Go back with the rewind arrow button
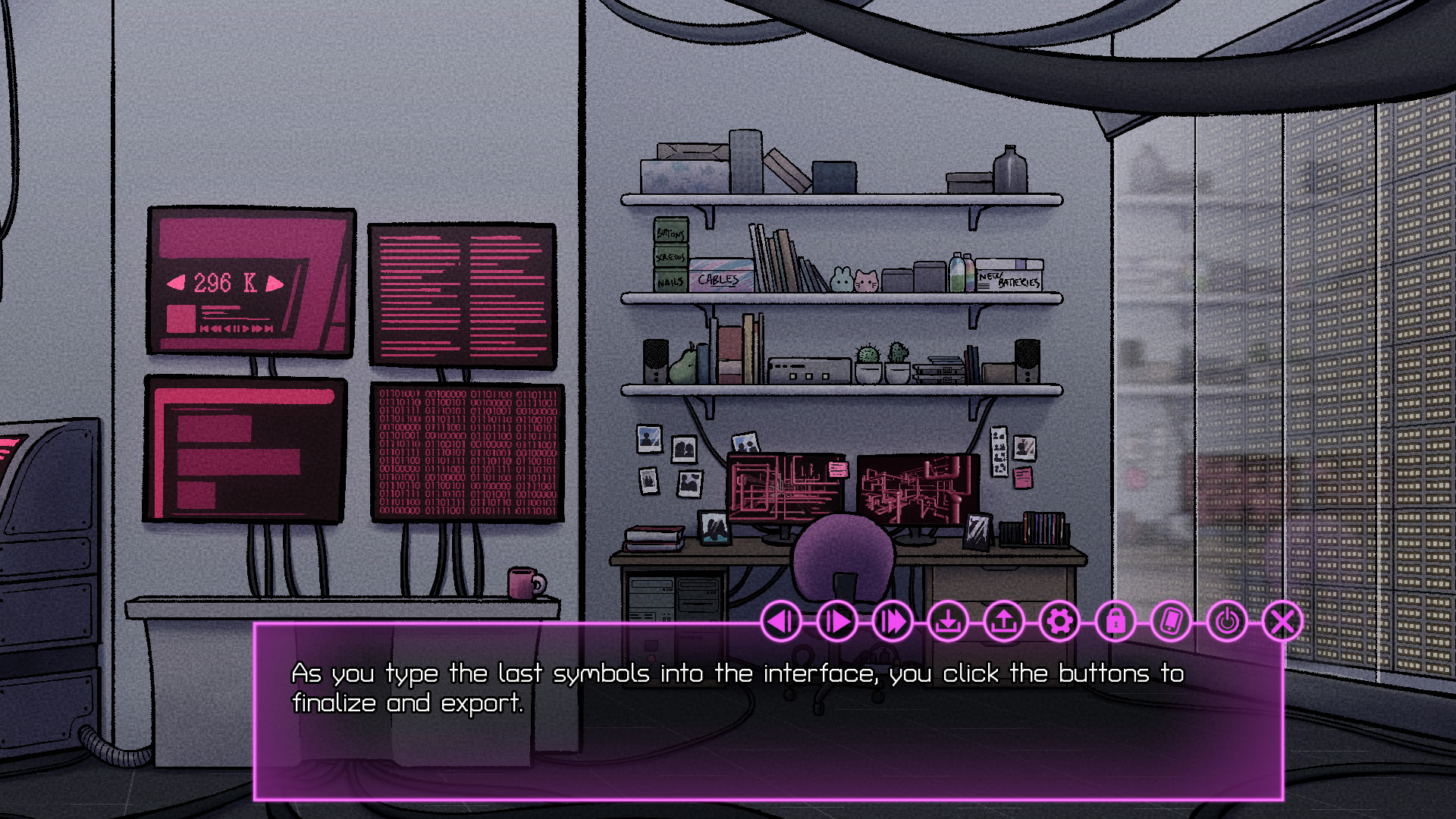Viewport: 1456px width, 819px height. 781,622
